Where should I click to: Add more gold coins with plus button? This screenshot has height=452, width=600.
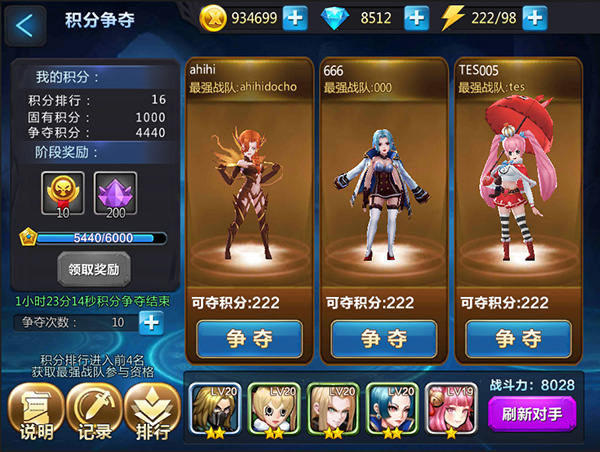pos(295,18)
